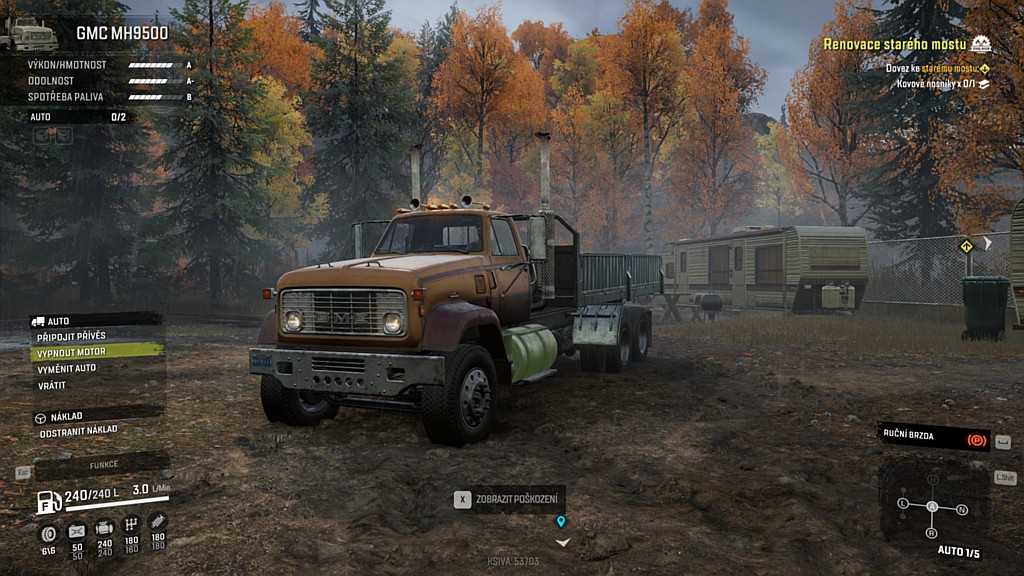Choose the Vrátit menu entry
The width and height of the screenshot is (1024, 576).
point(52,385)
